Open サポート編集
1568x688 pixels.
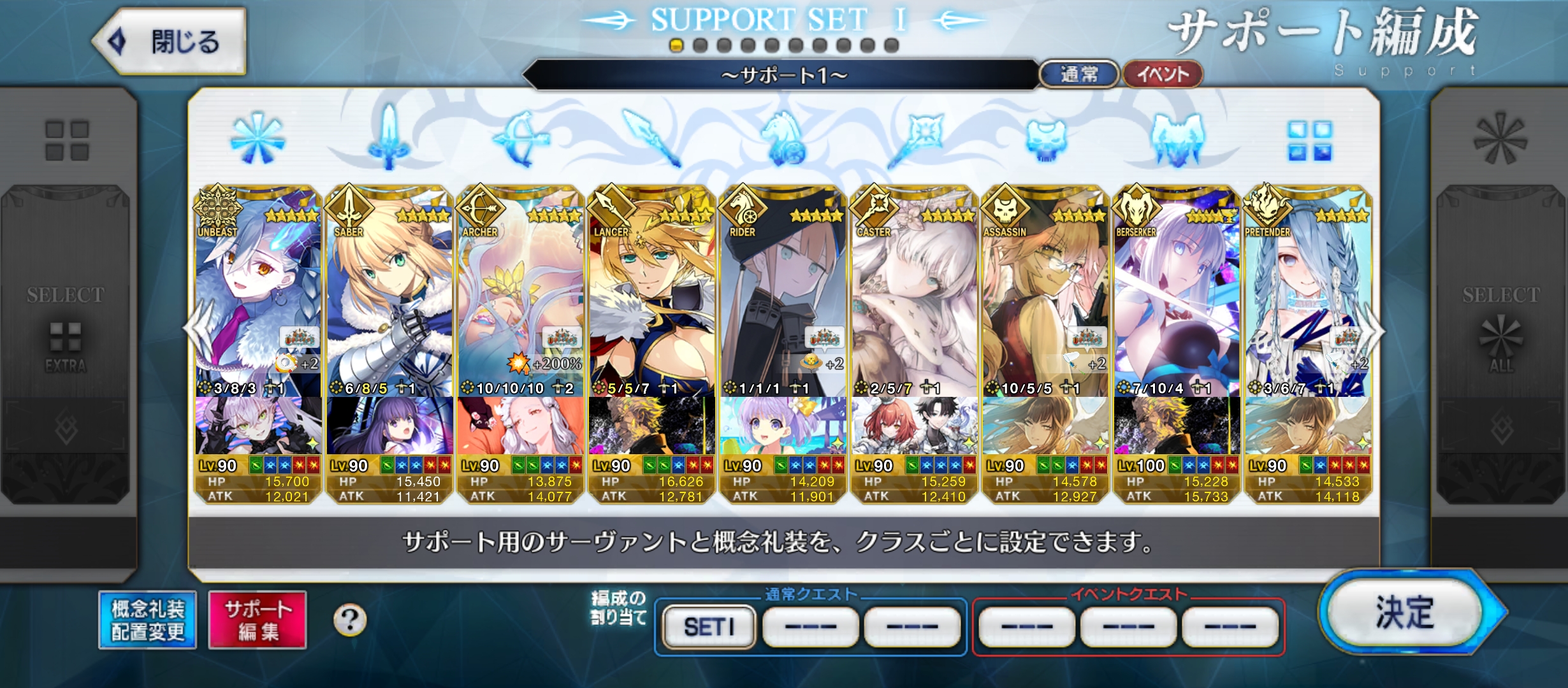click(258, 620)
